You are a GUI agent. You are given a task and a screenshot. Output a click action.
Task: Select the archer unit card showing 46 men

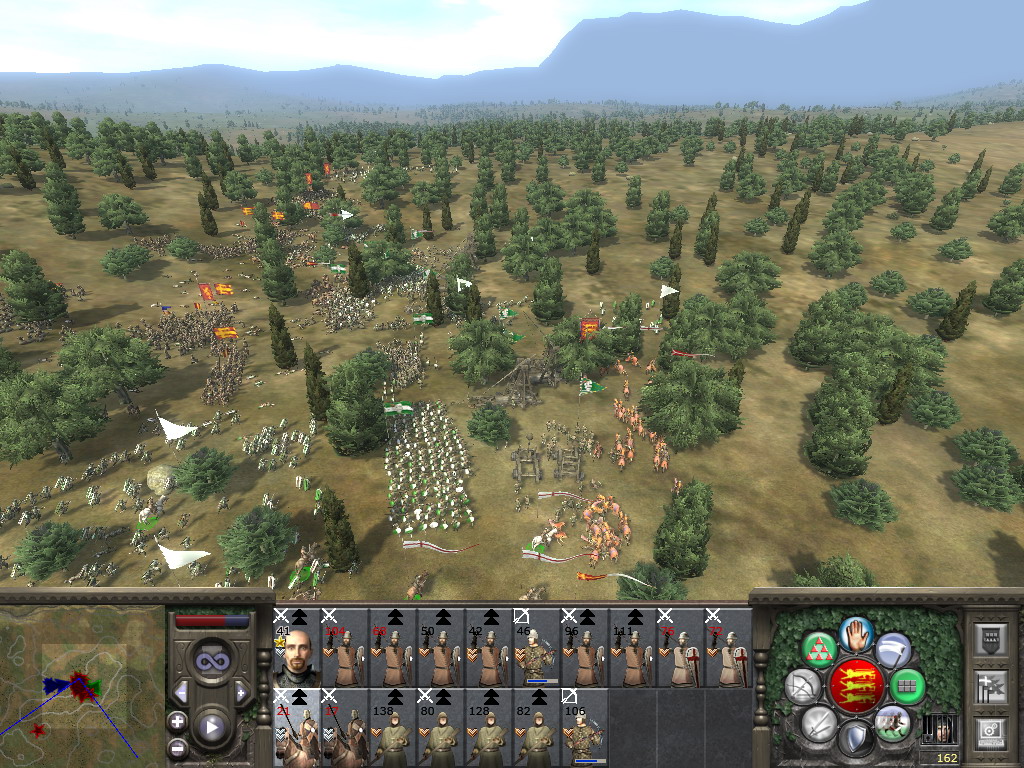535,647
